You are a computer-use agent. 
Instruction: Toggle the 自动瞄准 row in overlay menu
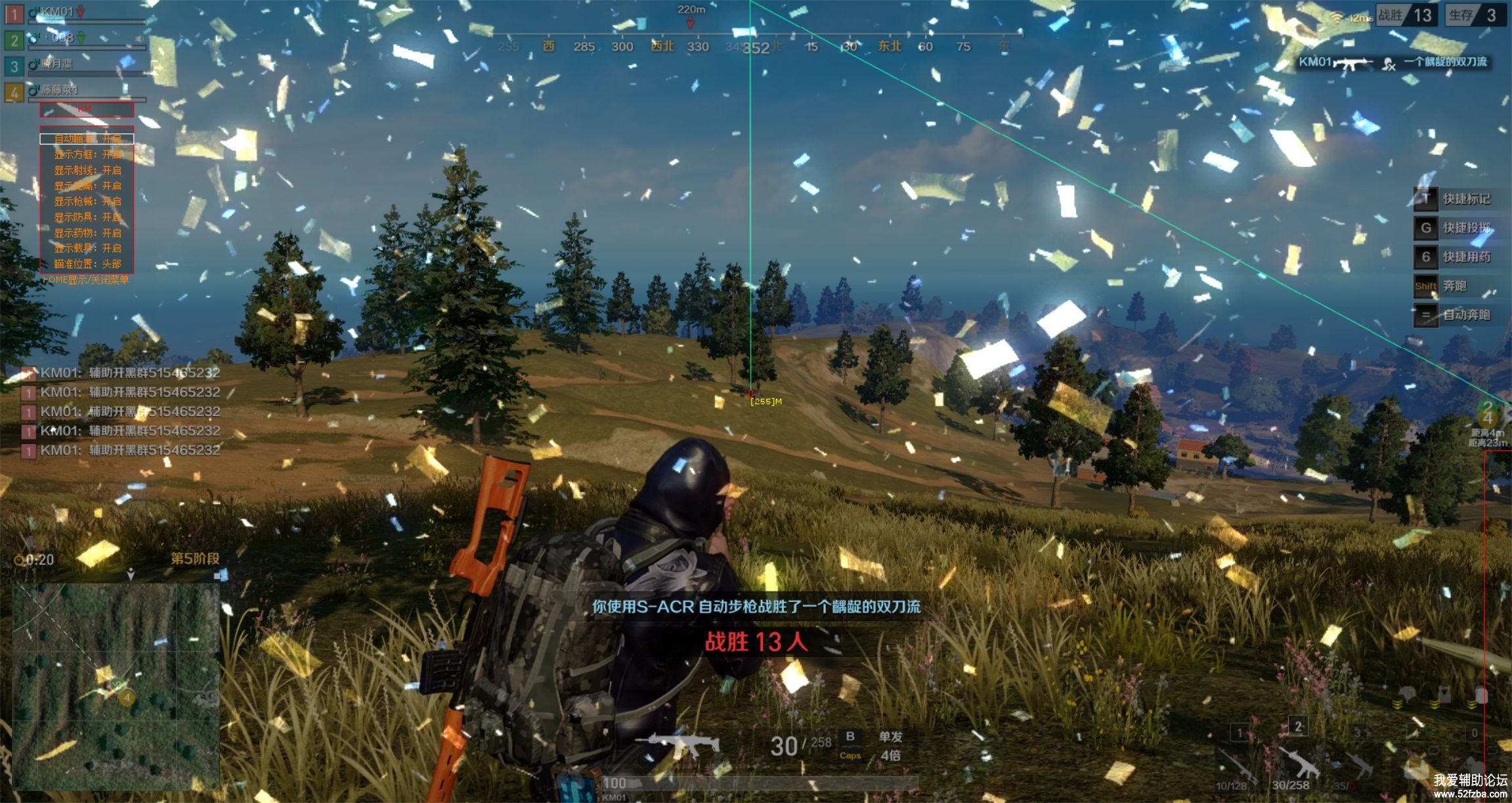(x=87, y=139)
